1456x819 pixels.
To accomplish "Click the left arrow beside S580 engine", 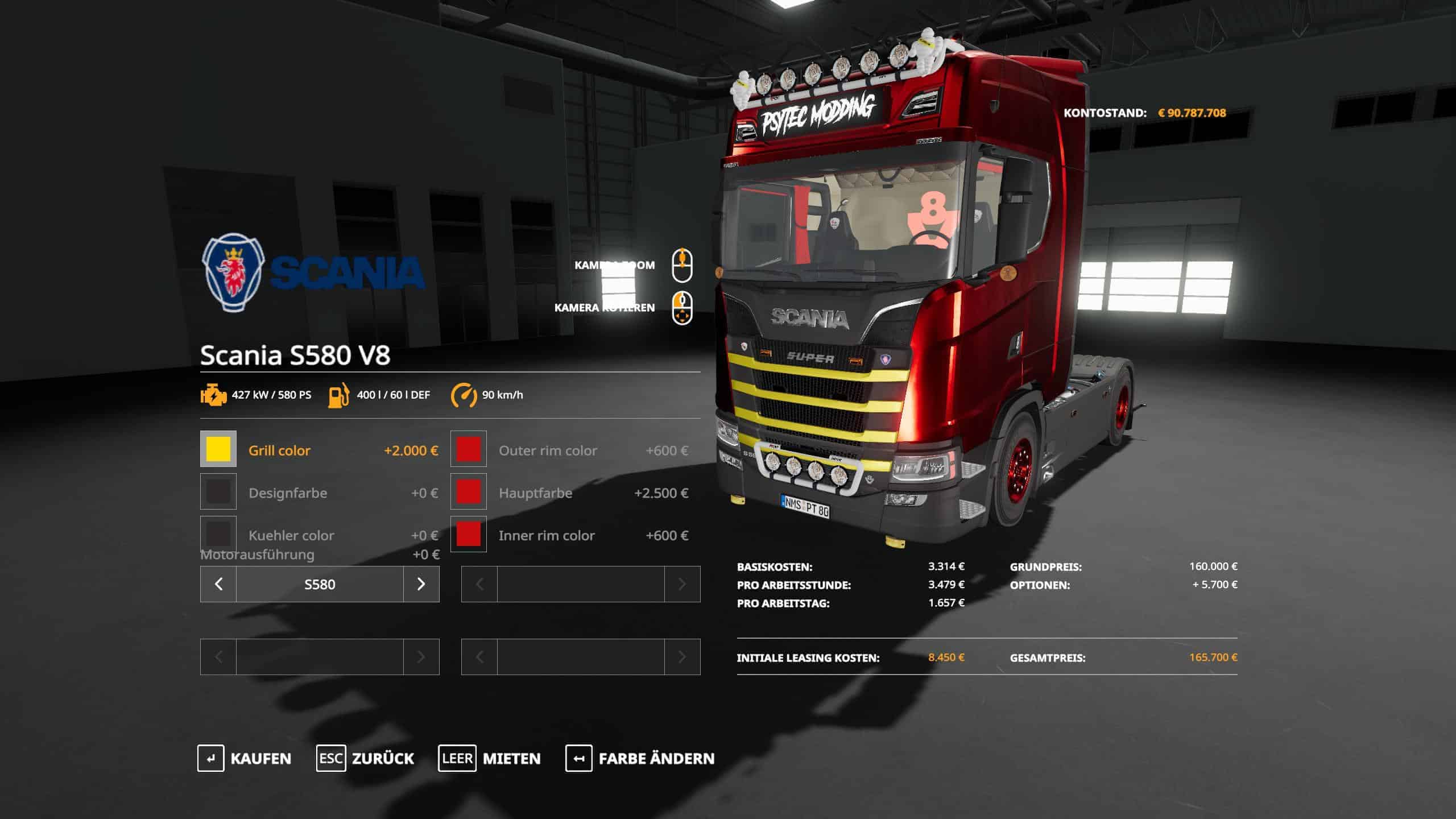I will (218, 584).
